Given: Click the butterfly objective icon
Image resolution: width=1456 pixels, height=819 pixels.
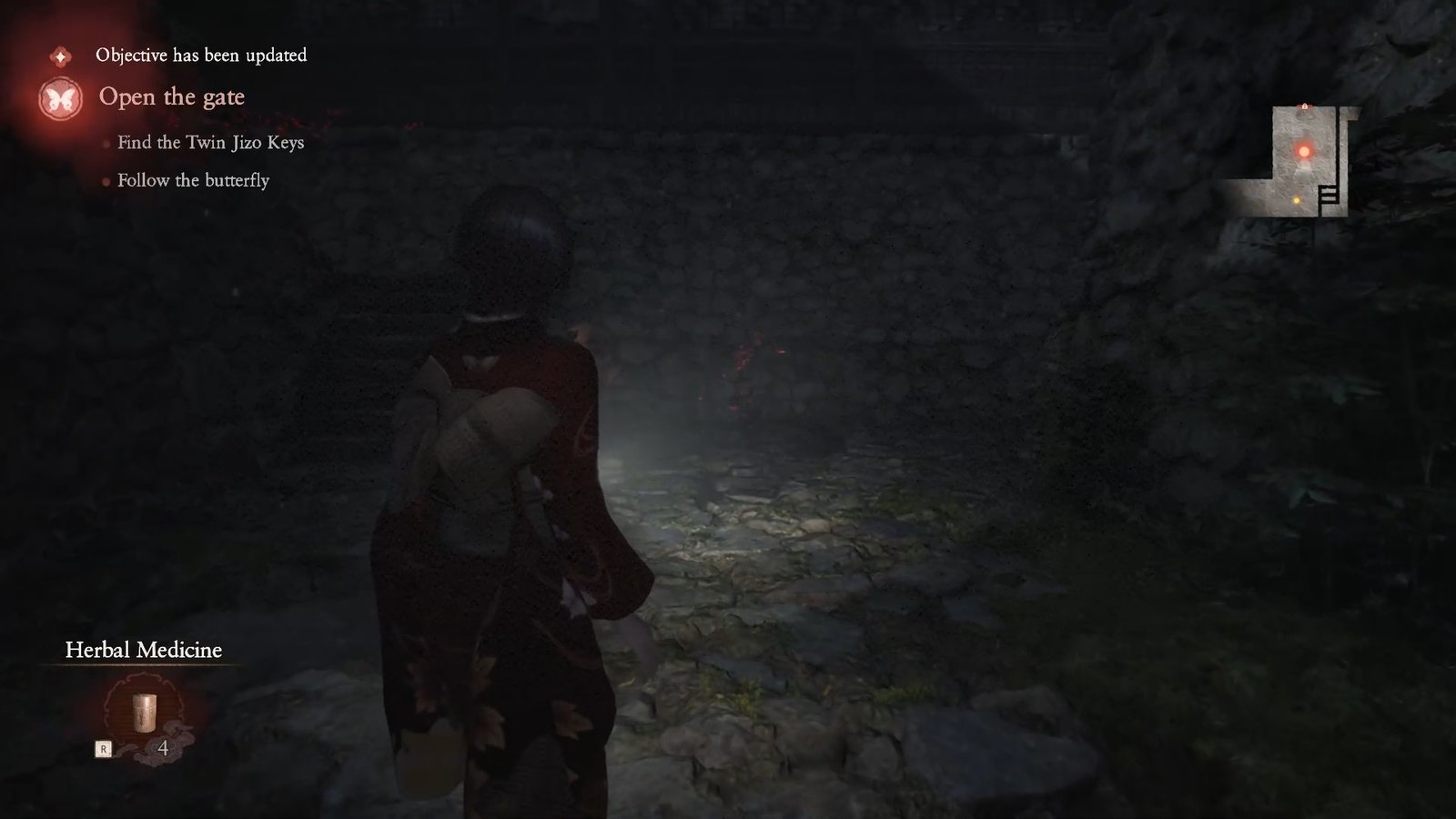Looking at the screenshot, I should 61,97.
